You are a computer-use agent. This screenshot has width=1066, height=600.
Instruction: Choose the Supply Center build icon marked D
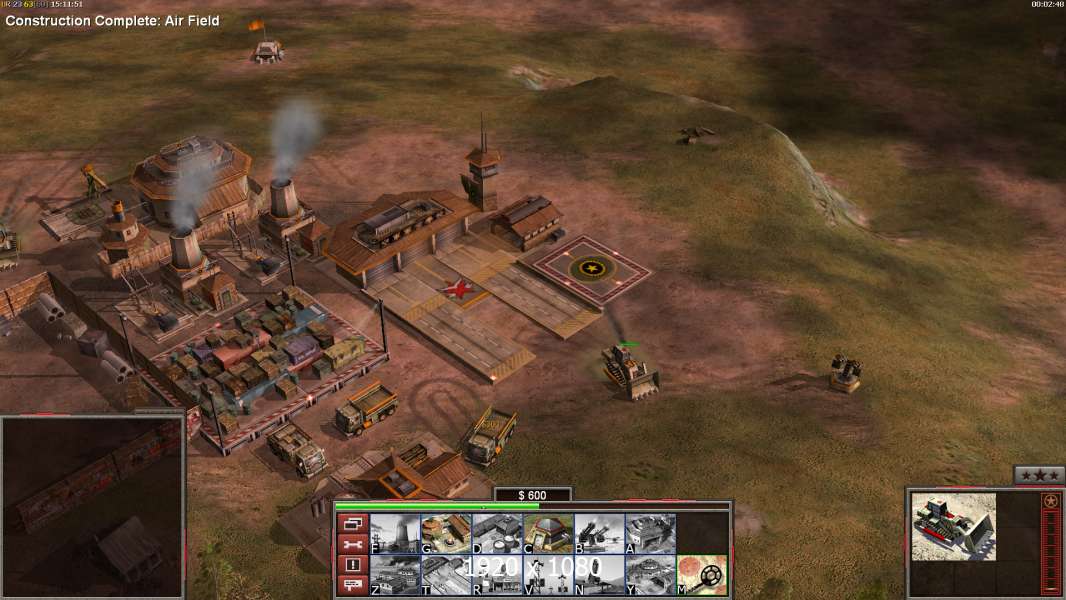pos(497,533)
